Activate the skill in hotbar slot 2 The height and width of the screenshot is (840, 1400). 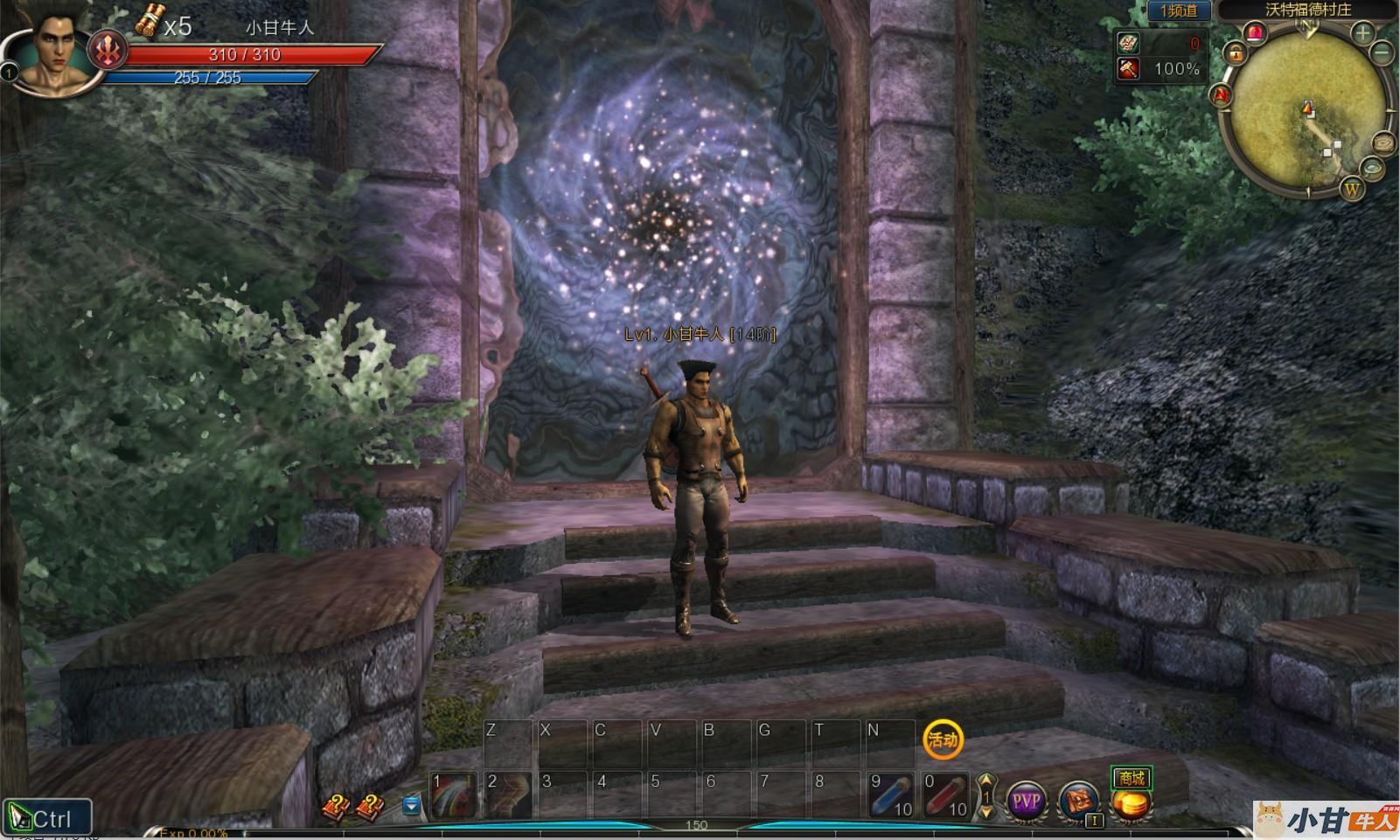(x=509, y=795)
